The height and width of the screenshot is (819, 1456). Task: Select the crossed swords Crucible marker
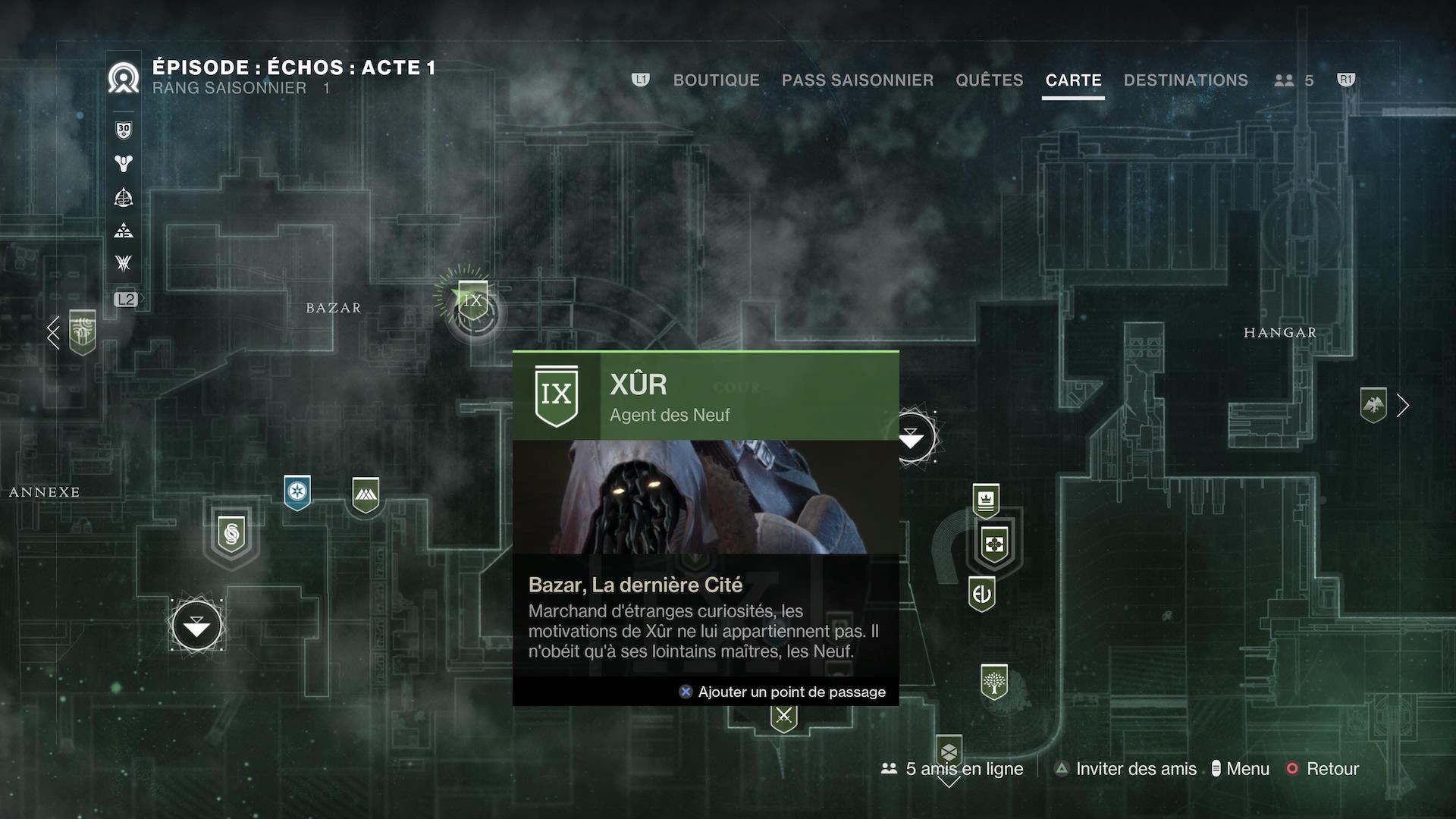pos(784,716)
